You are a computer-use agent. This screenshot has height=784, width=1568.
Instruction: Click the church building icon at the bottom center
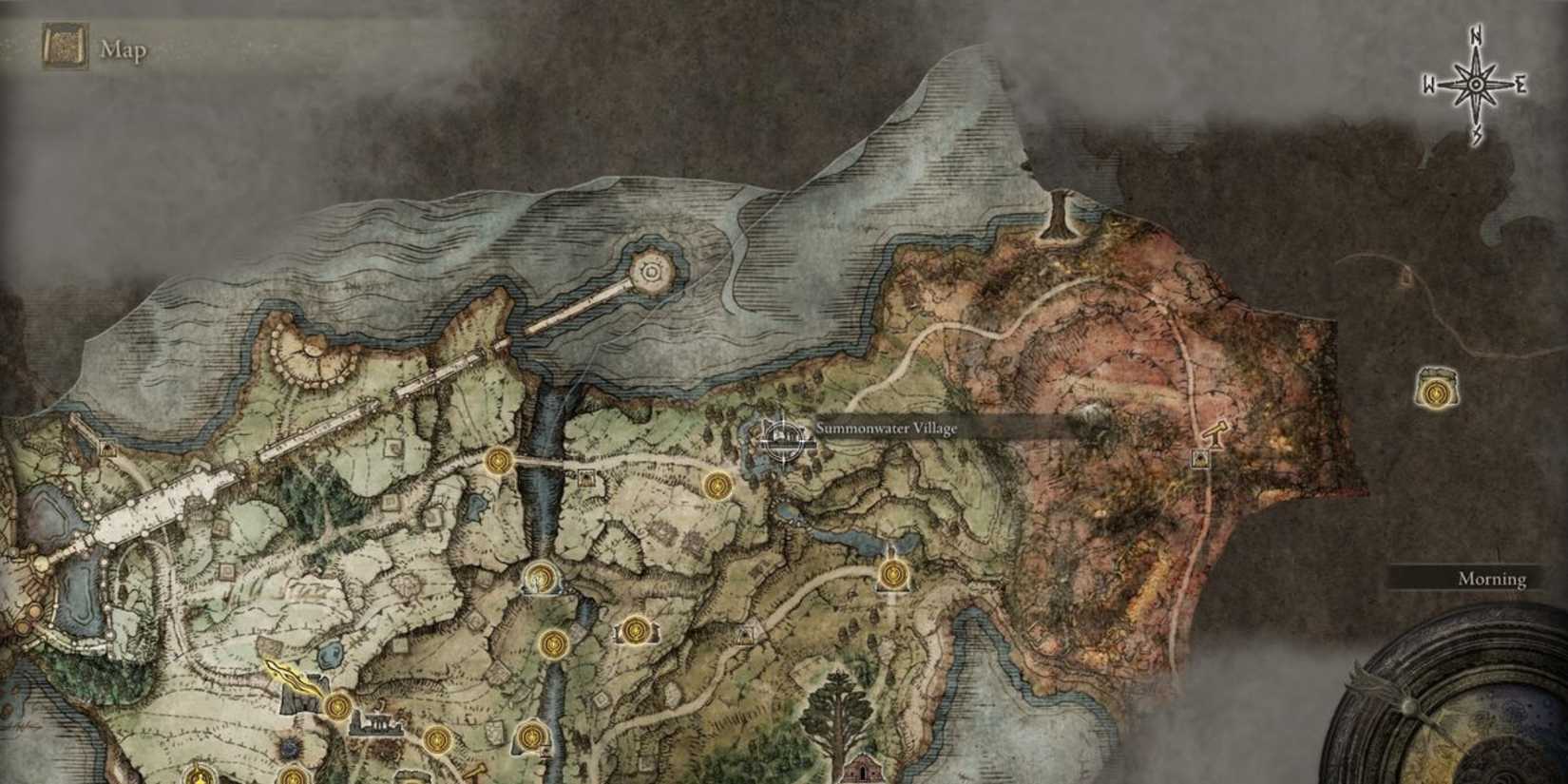coord(866,770)
